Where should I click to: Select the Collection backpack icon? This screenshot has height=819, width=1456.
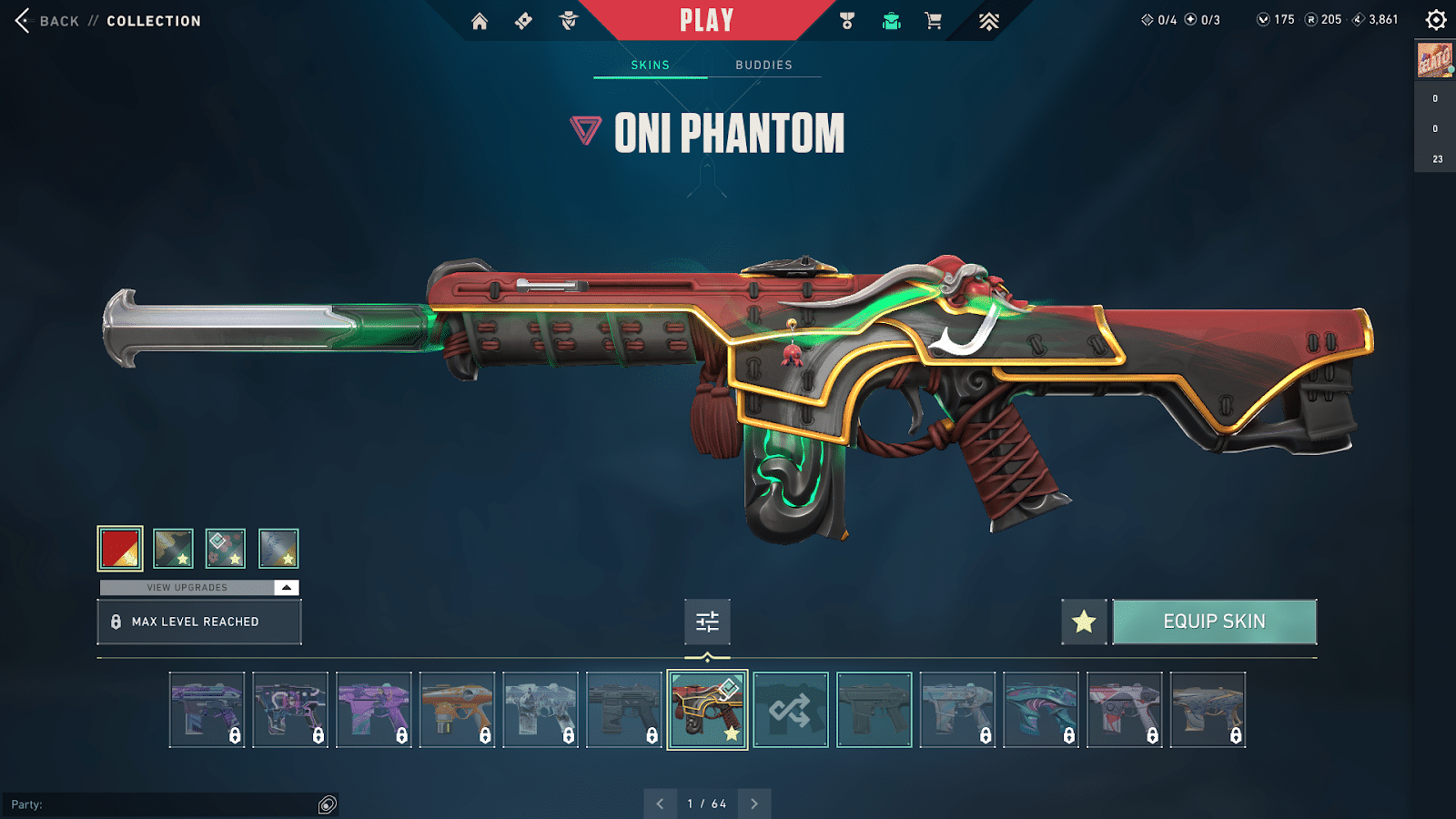click(890, 19)
